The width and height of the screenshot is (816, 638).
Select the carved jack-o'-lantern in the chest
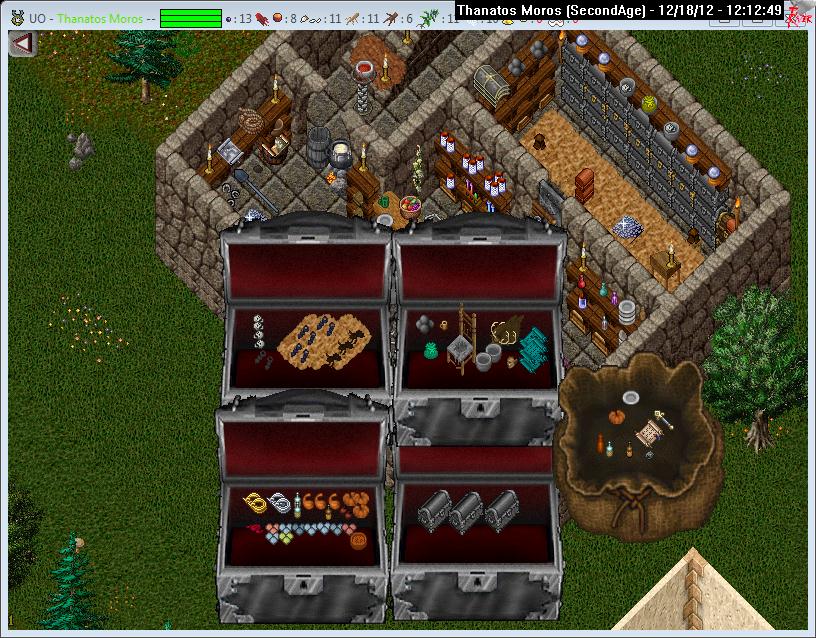[x=358, y=541]
